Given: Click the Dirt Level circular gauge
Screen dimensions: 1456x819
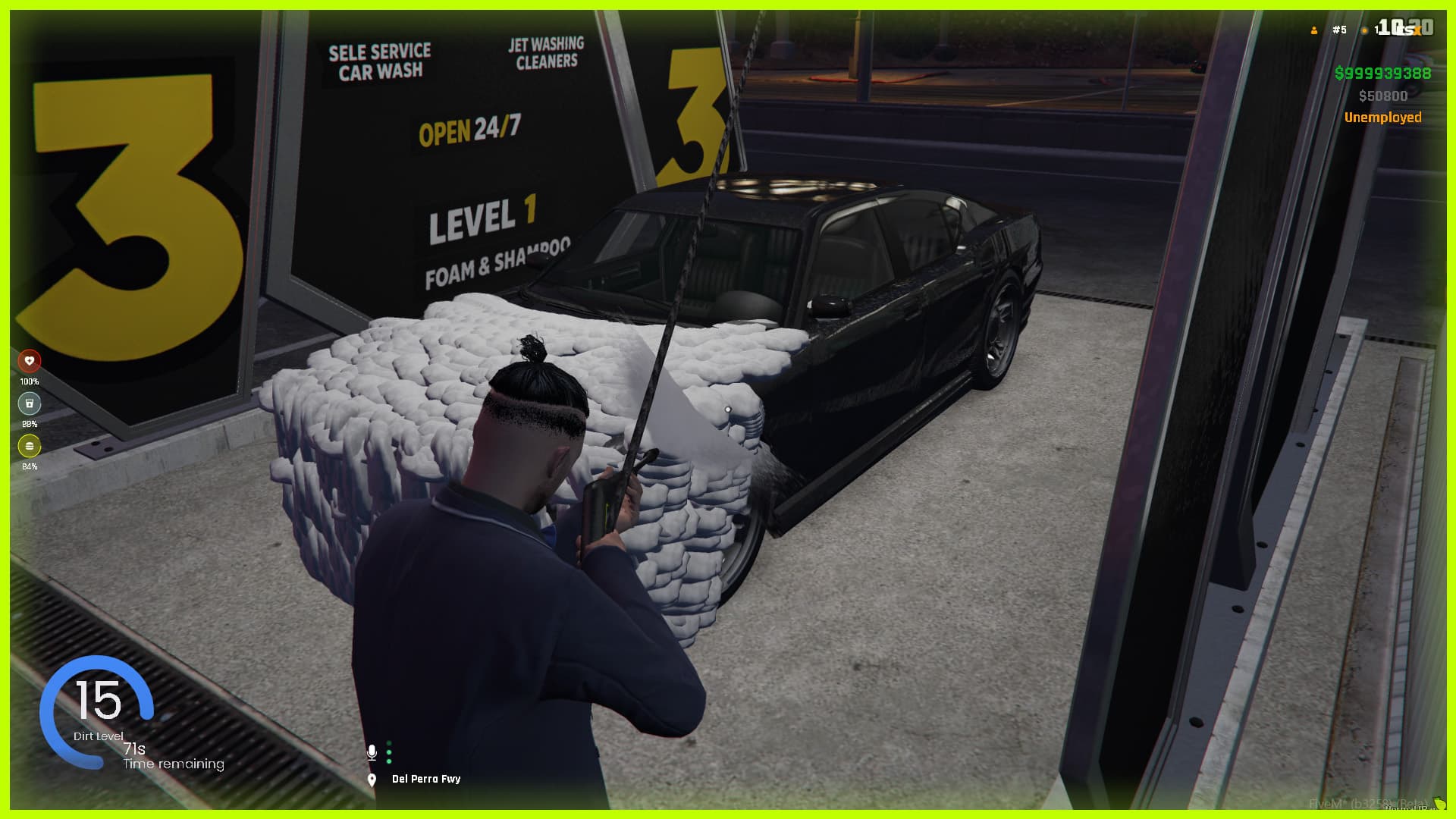Looking at the screenshot, I should point(97,711).
